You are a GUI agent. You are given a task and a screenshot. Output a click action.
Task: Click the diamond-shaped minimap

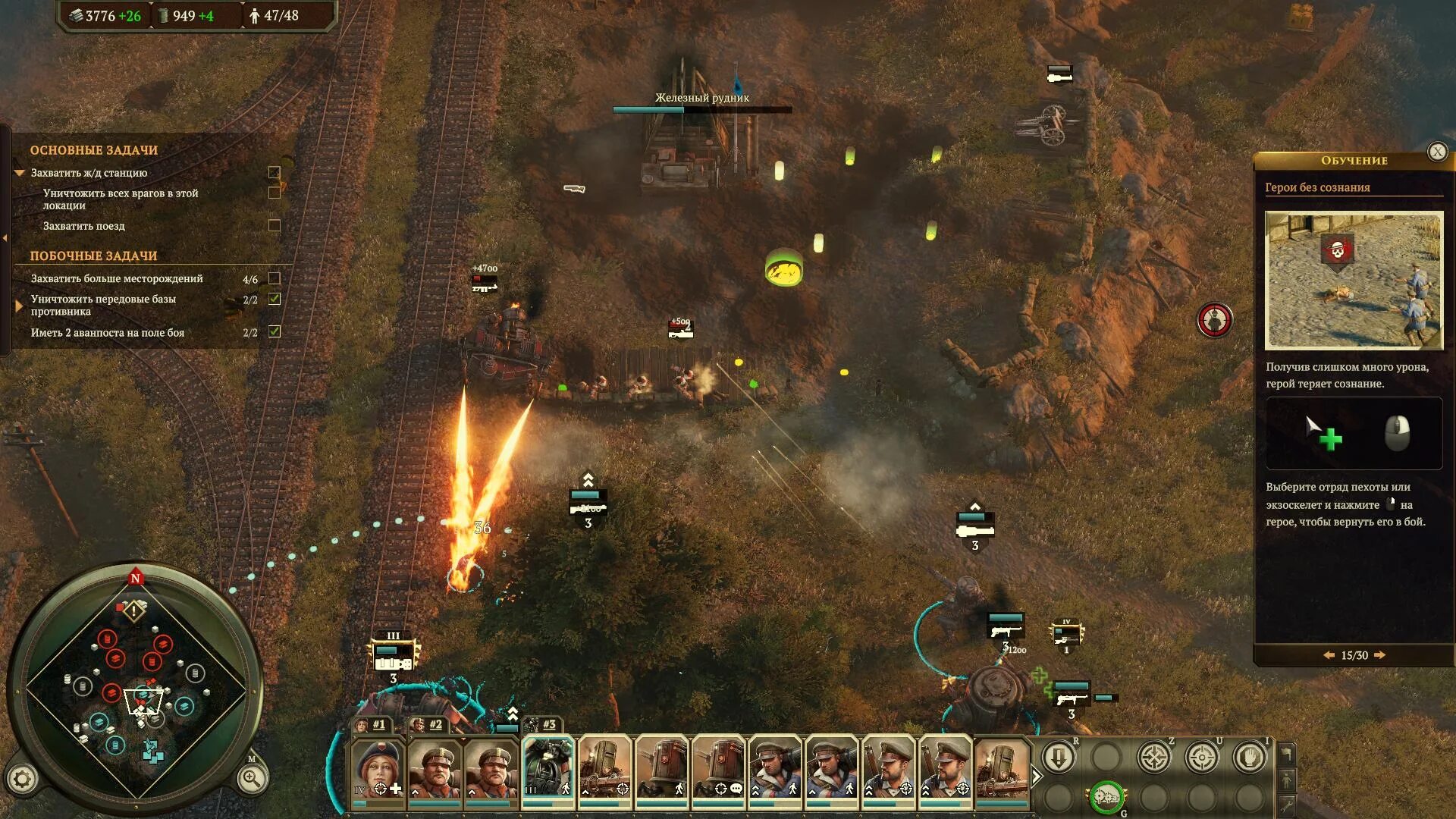click(136, 689)
